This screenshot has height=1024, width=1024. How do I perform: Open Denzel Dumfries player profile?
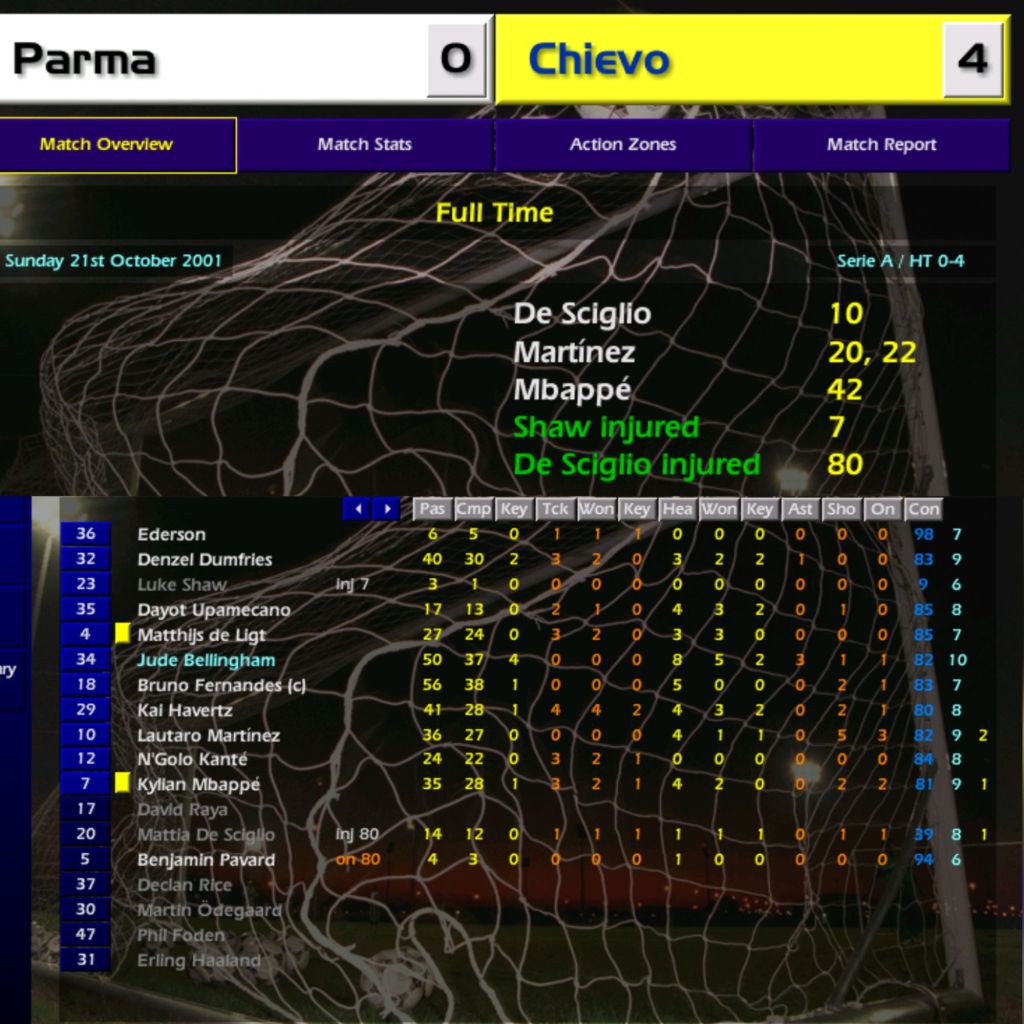[x=204, y=559]
